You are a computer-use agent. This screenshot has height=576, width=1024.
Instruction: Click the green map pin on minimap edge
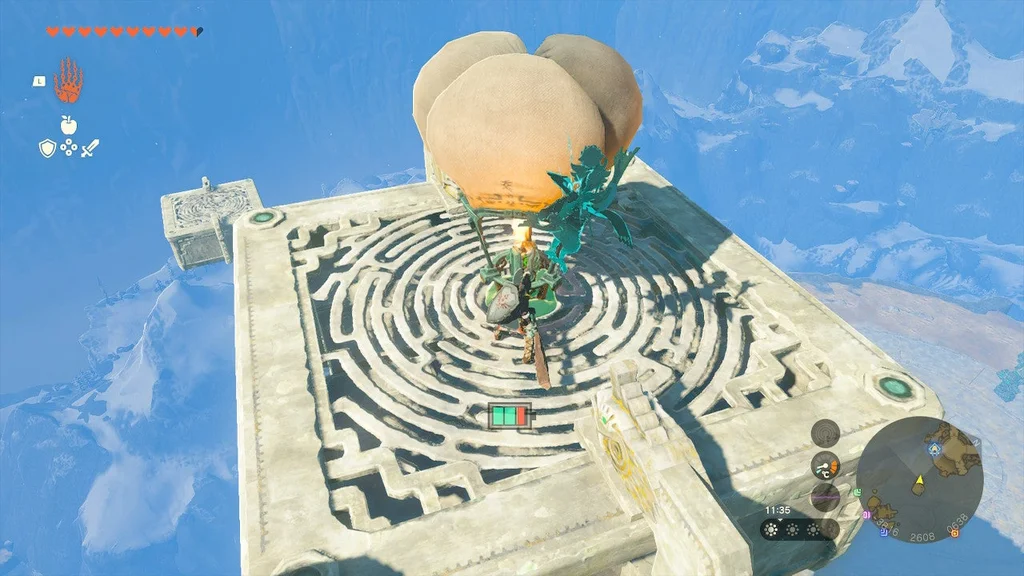[x=858, y=491]
